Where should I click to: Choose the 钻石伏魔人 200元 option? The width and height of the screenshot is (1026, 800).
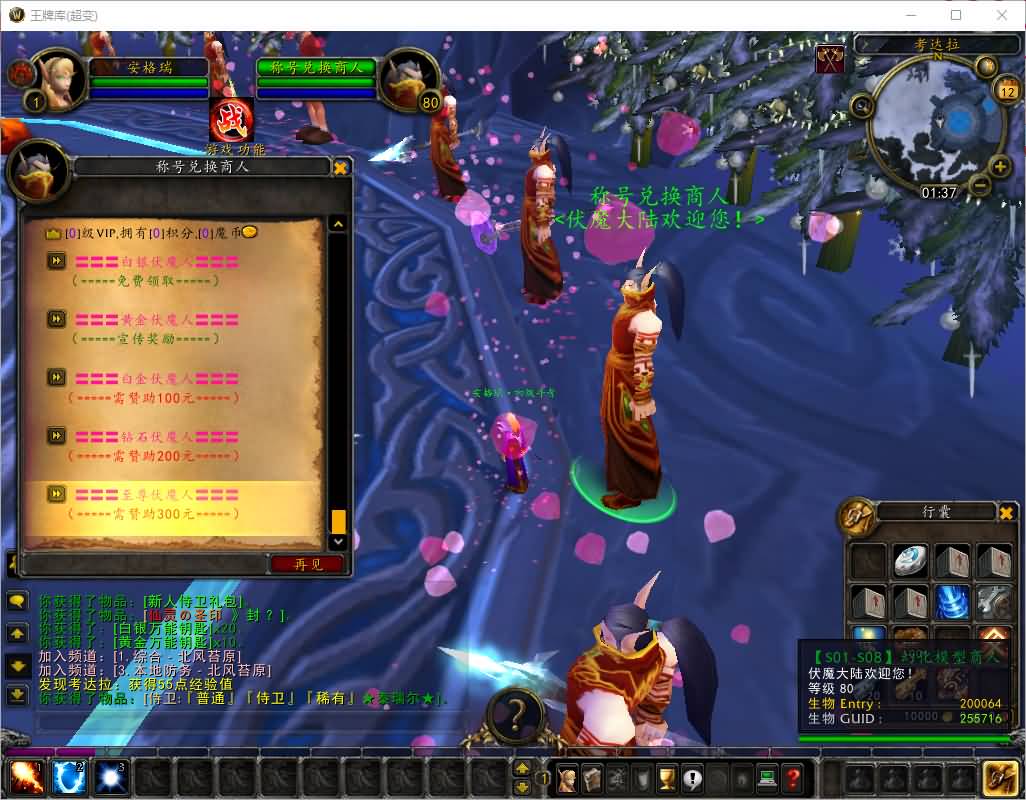tap(156, 437)
